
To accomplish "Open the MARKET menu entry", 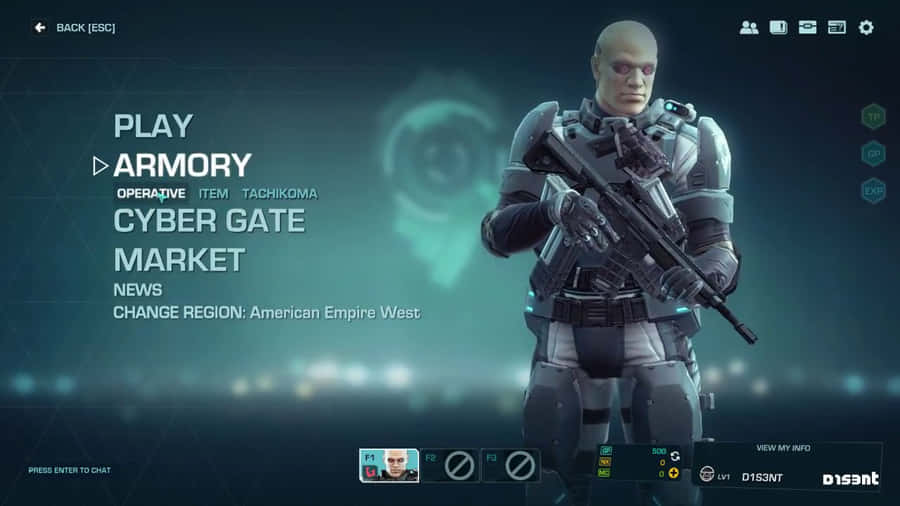I will (x=179, y=260).
